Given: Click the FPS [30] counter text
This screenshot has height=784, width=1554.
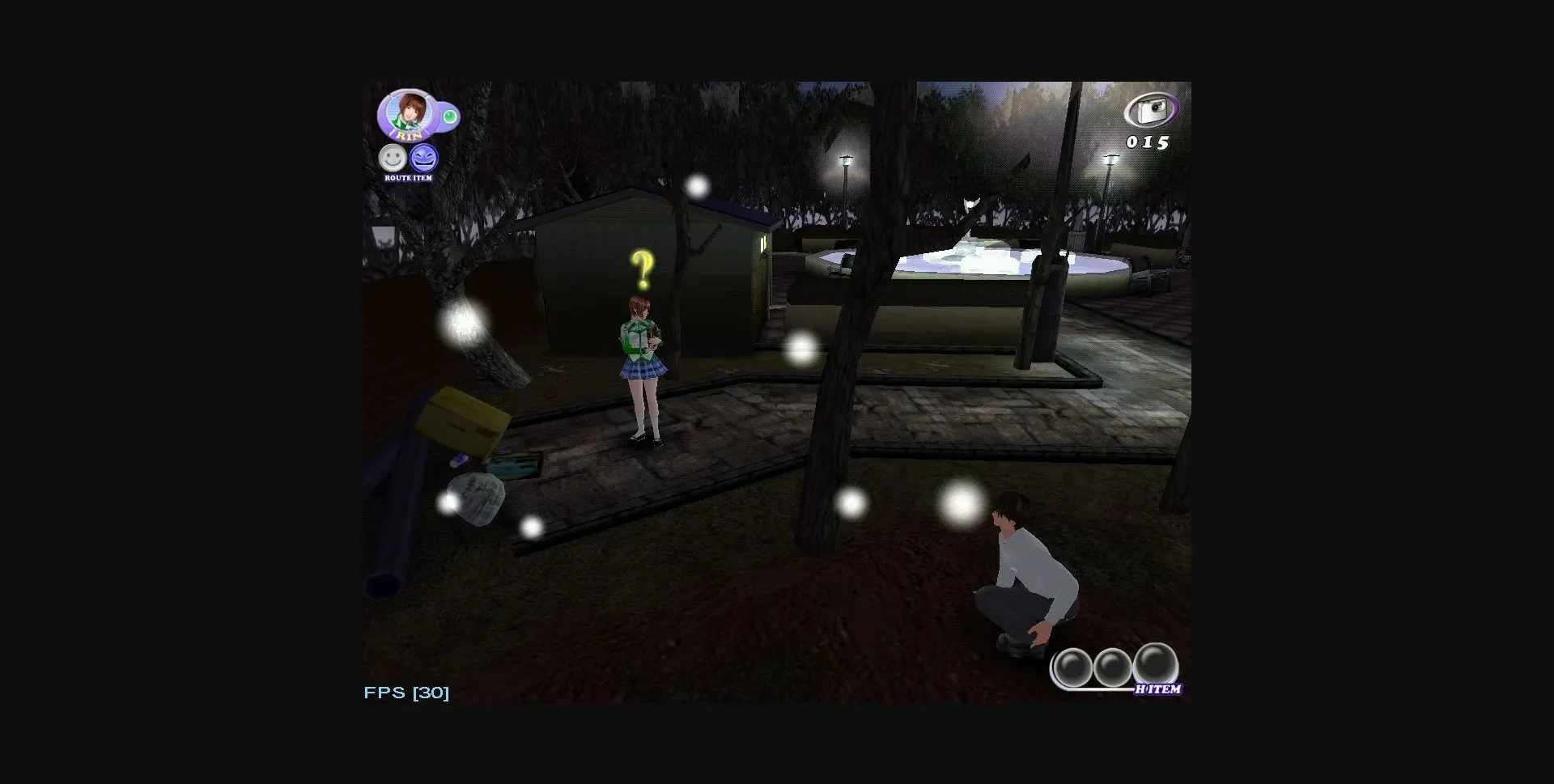Looking at the screenshot, I should [405, 692].
